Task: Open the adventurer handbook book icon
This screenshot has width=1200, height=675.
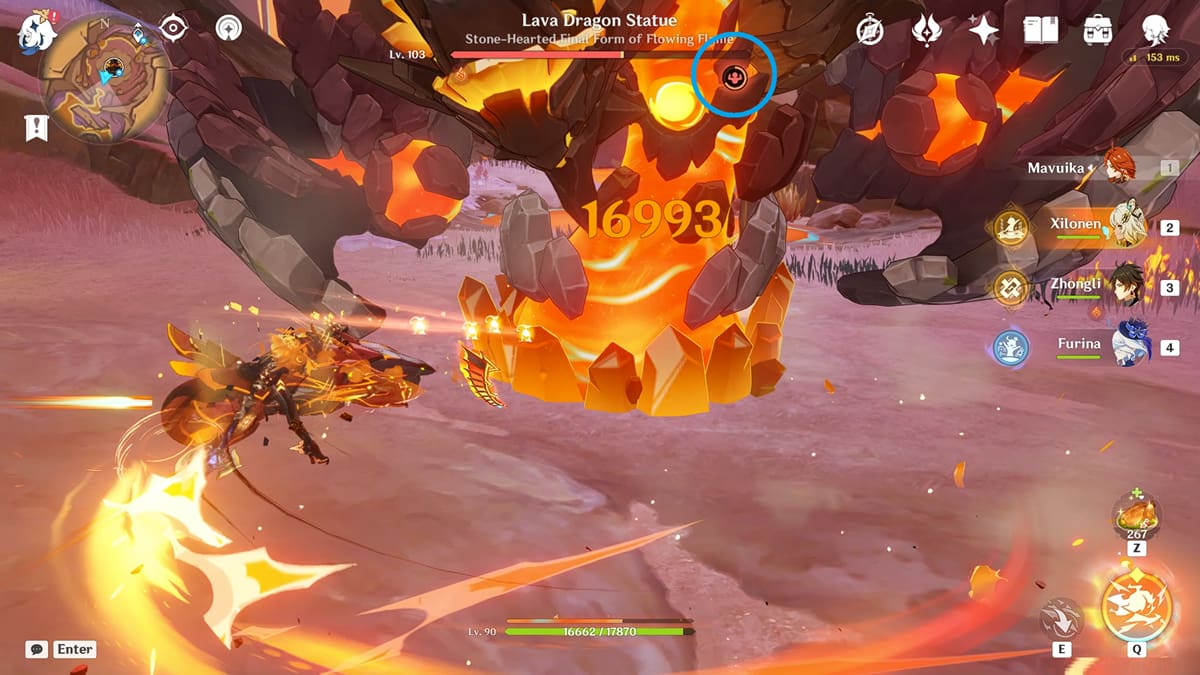Action: [x=1041, y=30]
